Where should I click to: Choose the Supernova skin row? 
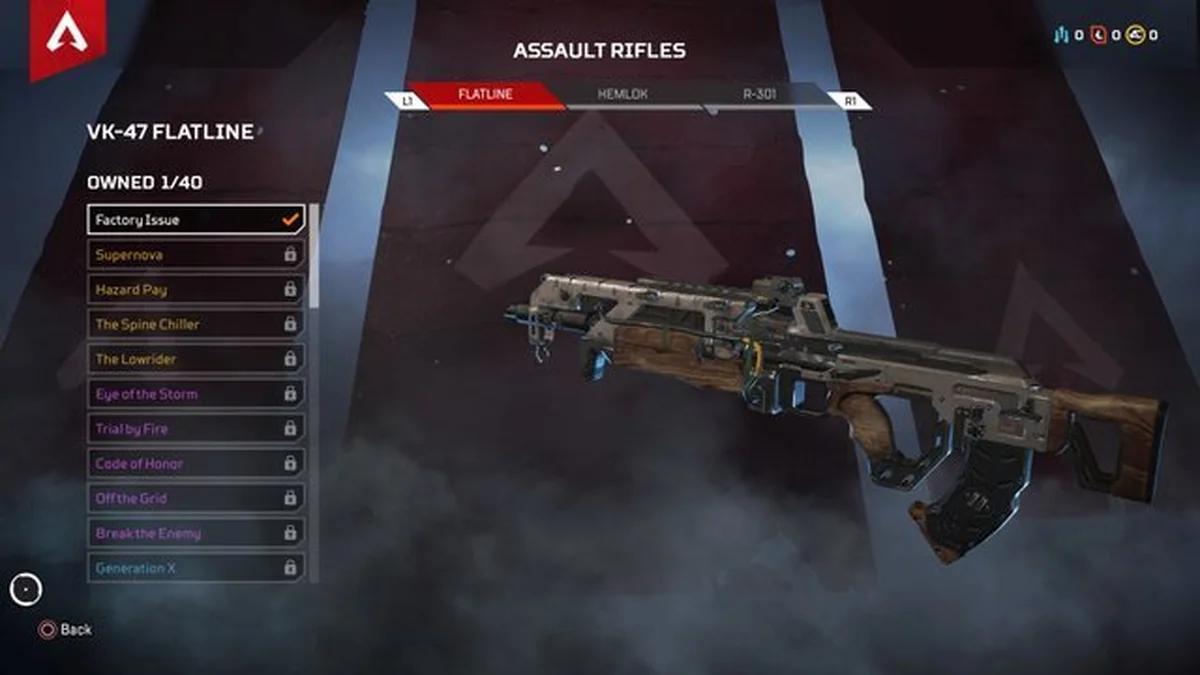(196, 255)
